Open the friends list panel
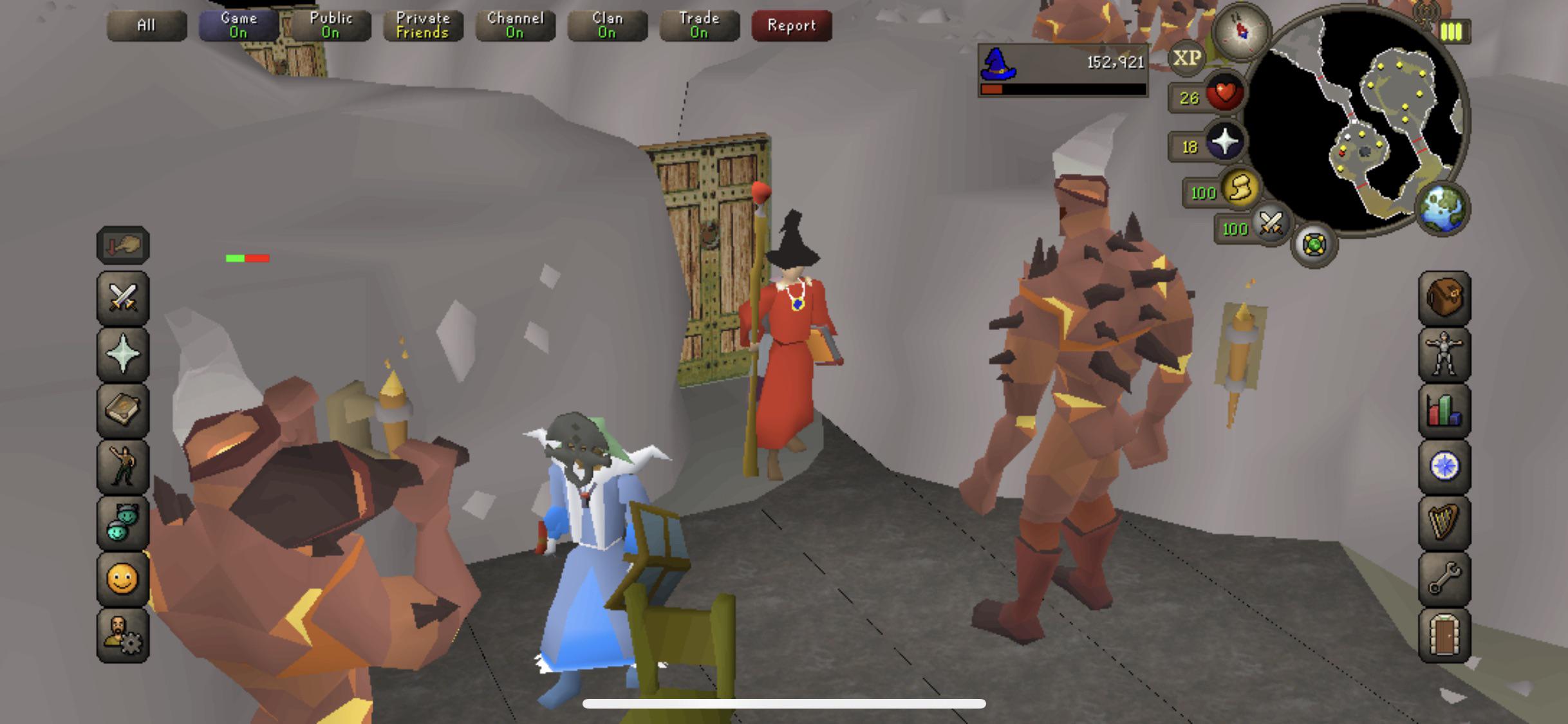Image resolution: width=1568 pixels, height=724 pixels. click(122, 521)
